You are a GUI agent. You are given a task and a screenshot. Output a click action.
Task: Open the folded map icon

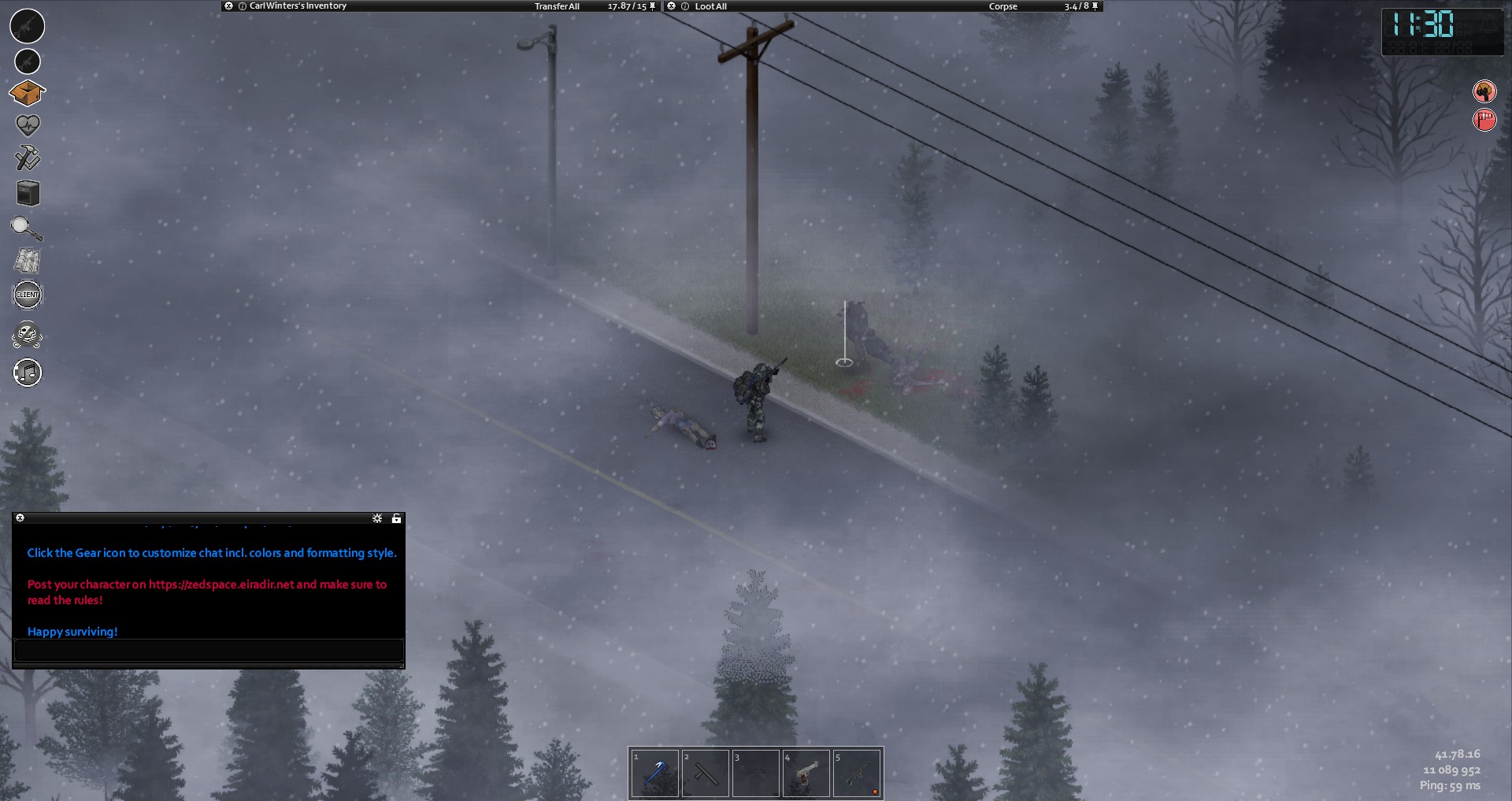point(28,261)
